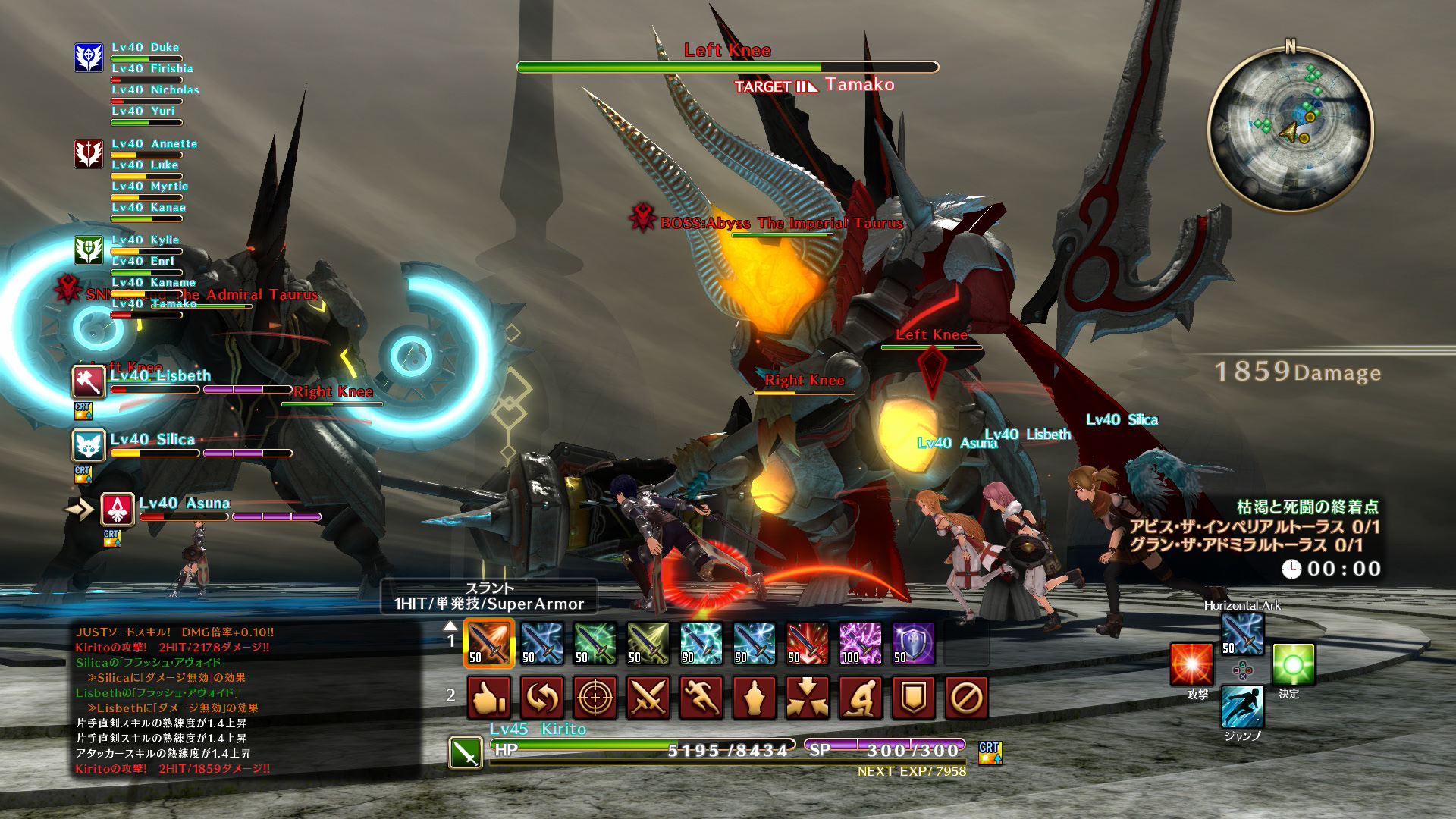Expand skill palette row 1 with up arrow

tap(450, 628)
